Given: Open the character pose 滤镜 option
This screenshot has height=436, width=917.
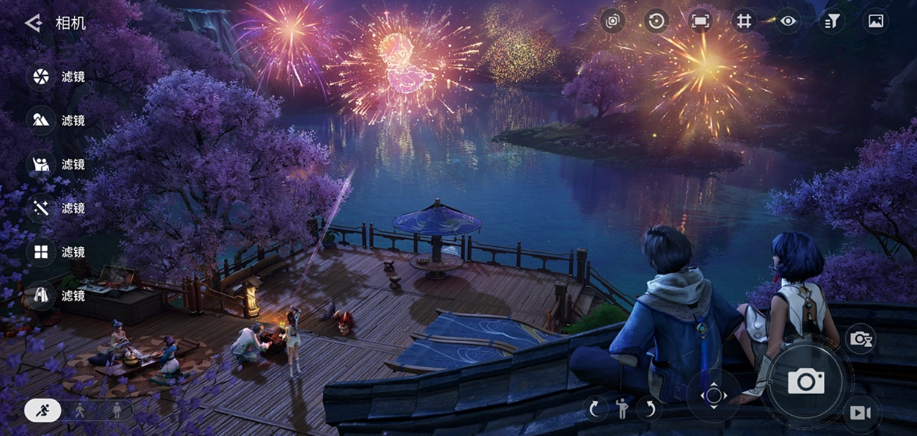Looking at the screenshot, I should [41, 164].
